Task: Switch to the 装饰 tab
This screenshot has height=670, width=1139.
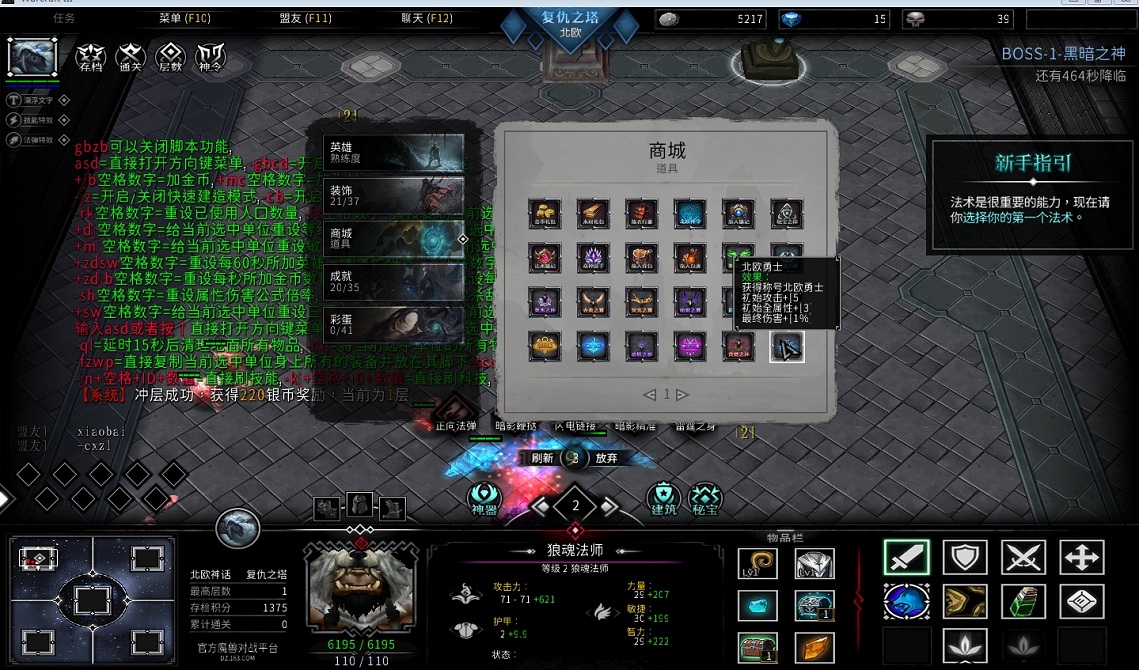Action: pyautogui.click(x=394, y=195)
